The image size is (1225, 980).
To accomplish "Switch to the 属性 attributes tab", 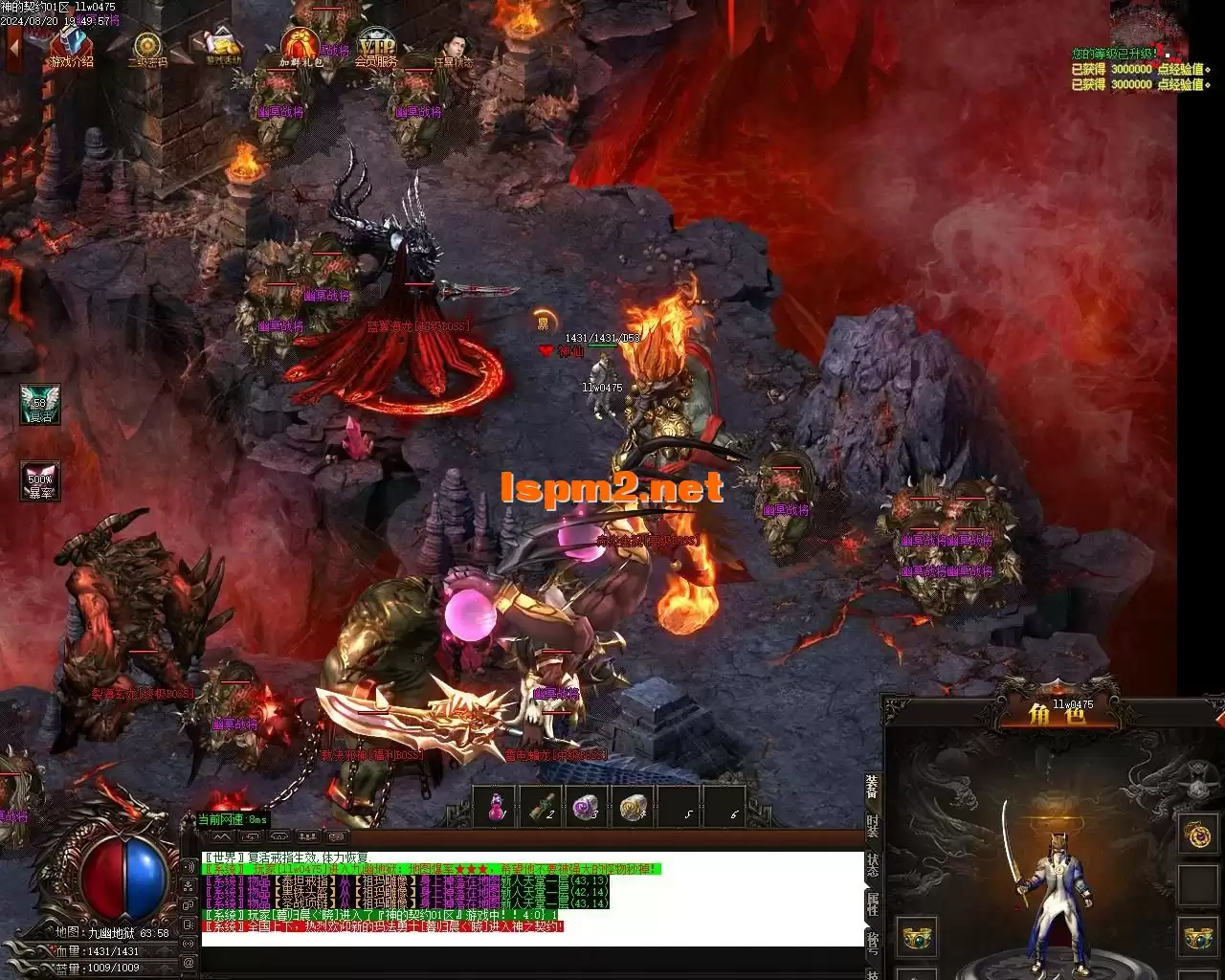I will (873, 903).
